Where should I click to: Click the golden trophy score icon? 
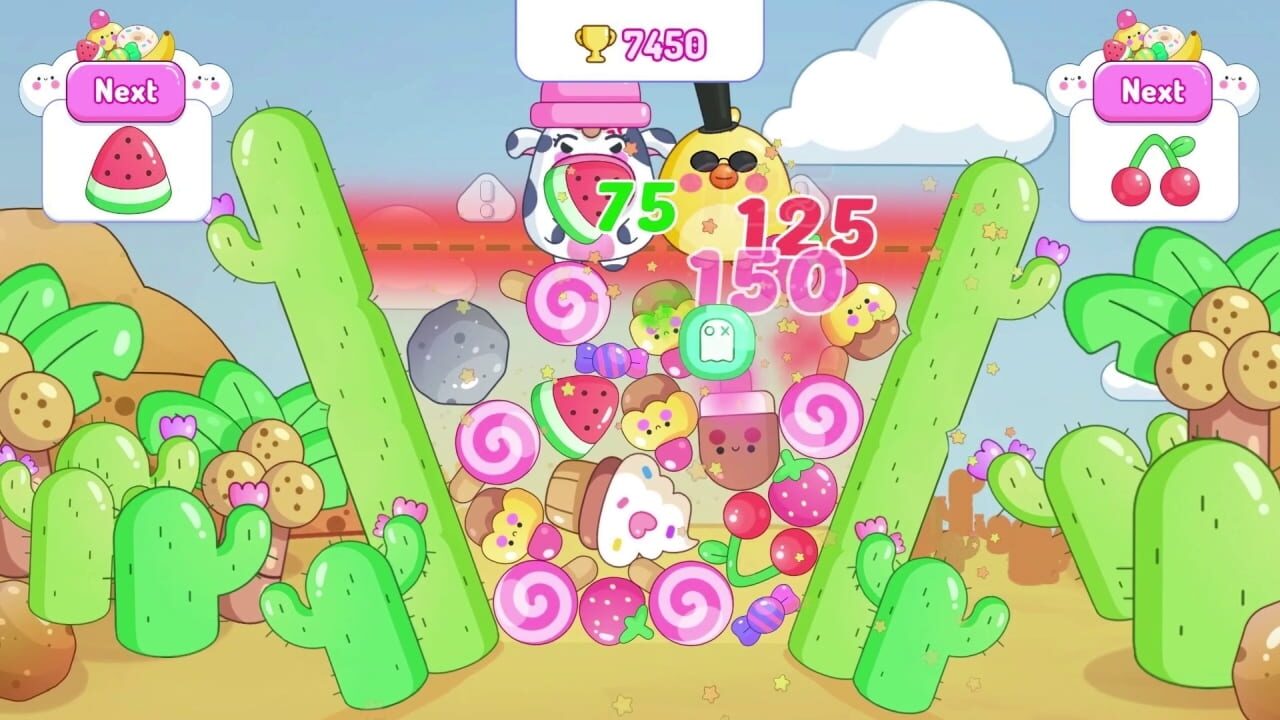point(592,42)
